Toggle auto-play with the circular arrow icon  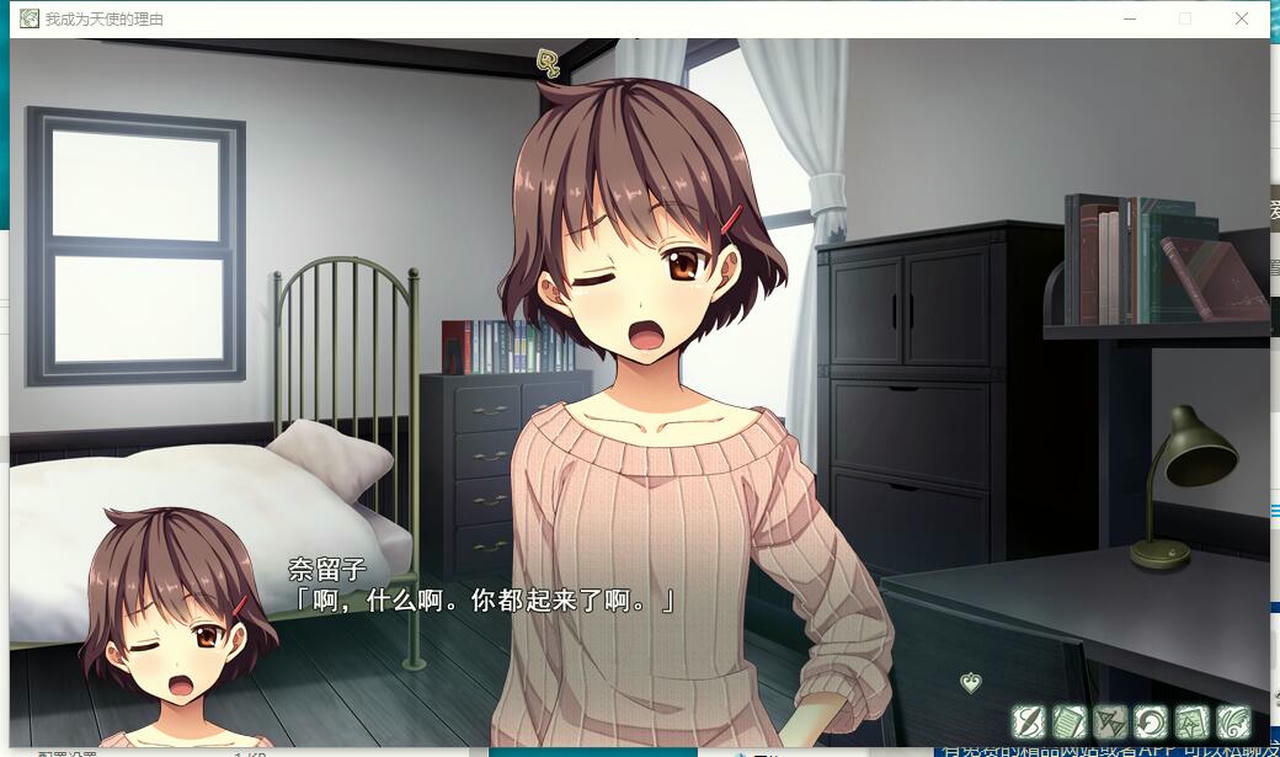coord(1150,721)
